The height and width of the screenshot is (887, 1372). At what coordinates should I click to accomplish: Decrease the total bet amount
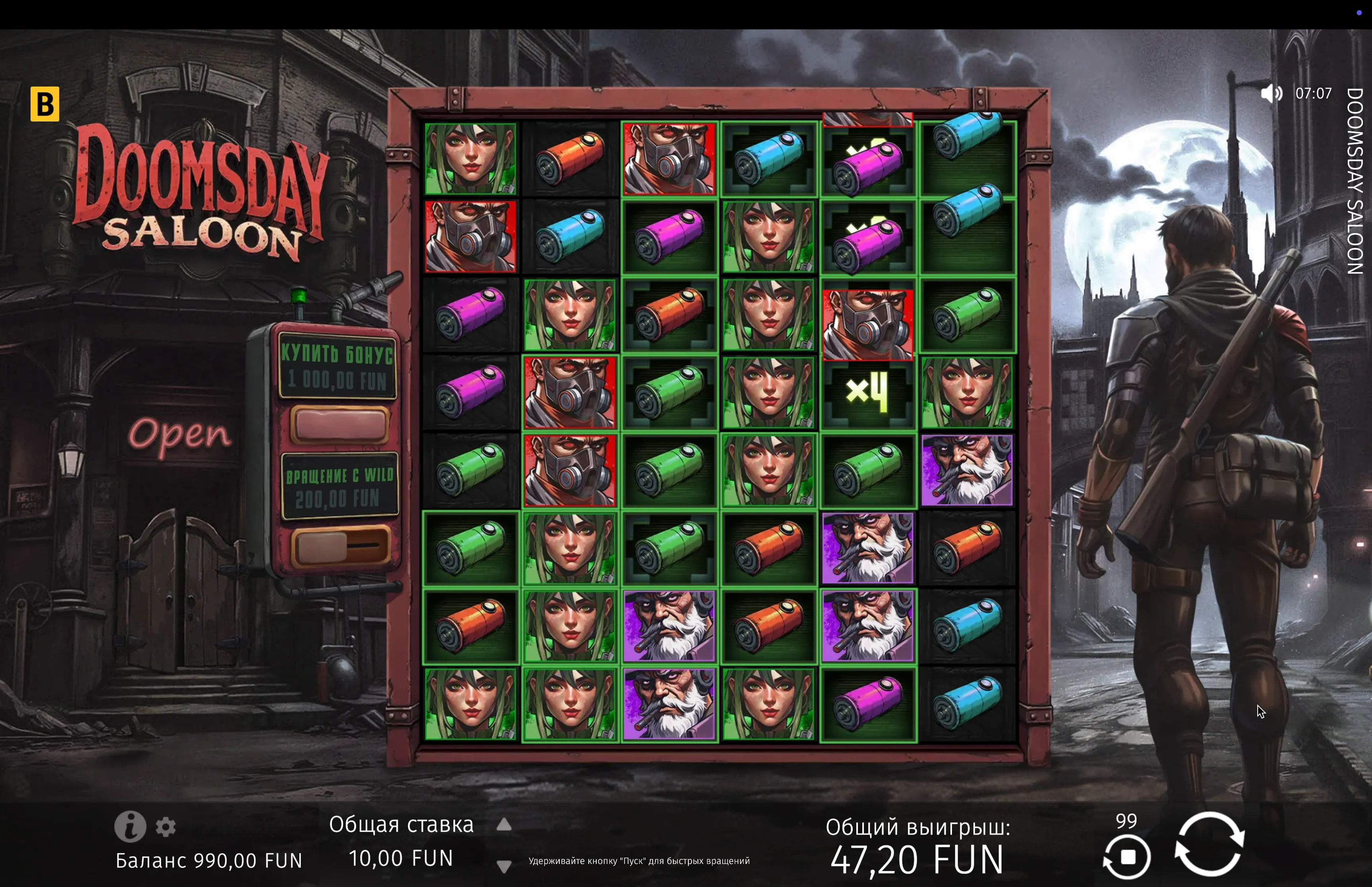(504, 866)
